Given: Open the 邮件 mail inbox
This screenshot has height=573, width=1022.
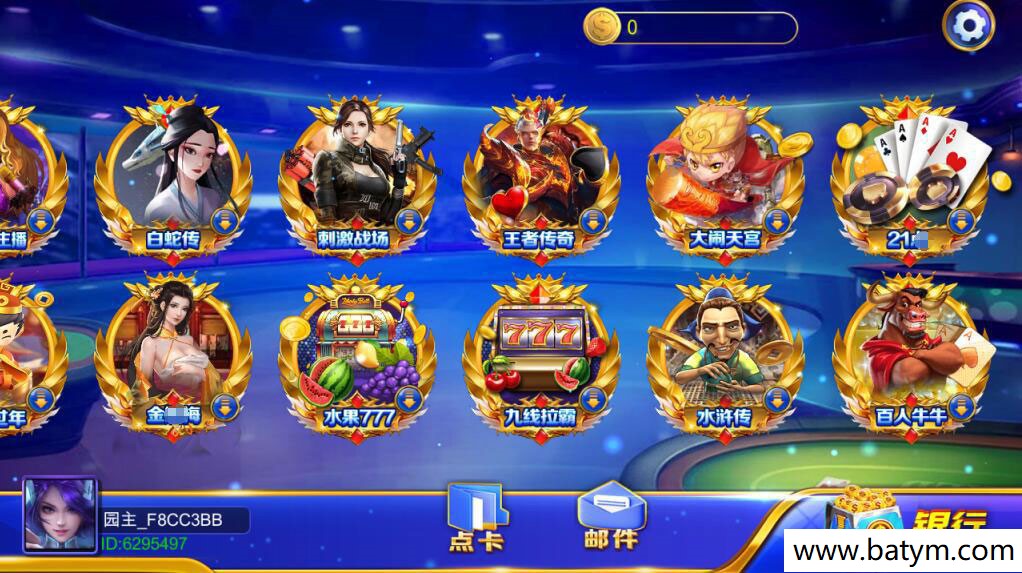Looking at the screenshot, I should (611, 517).
